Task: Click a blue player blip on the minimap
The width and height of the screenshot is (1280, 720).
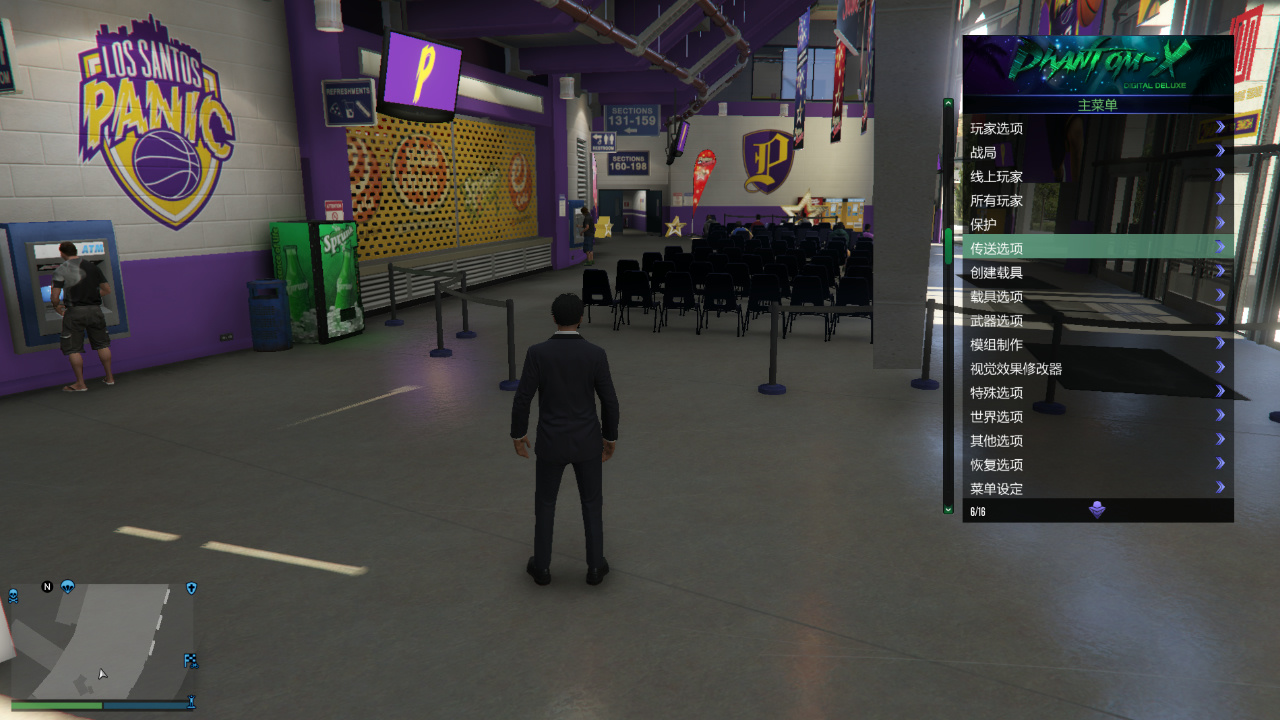Action: (68, 586)
